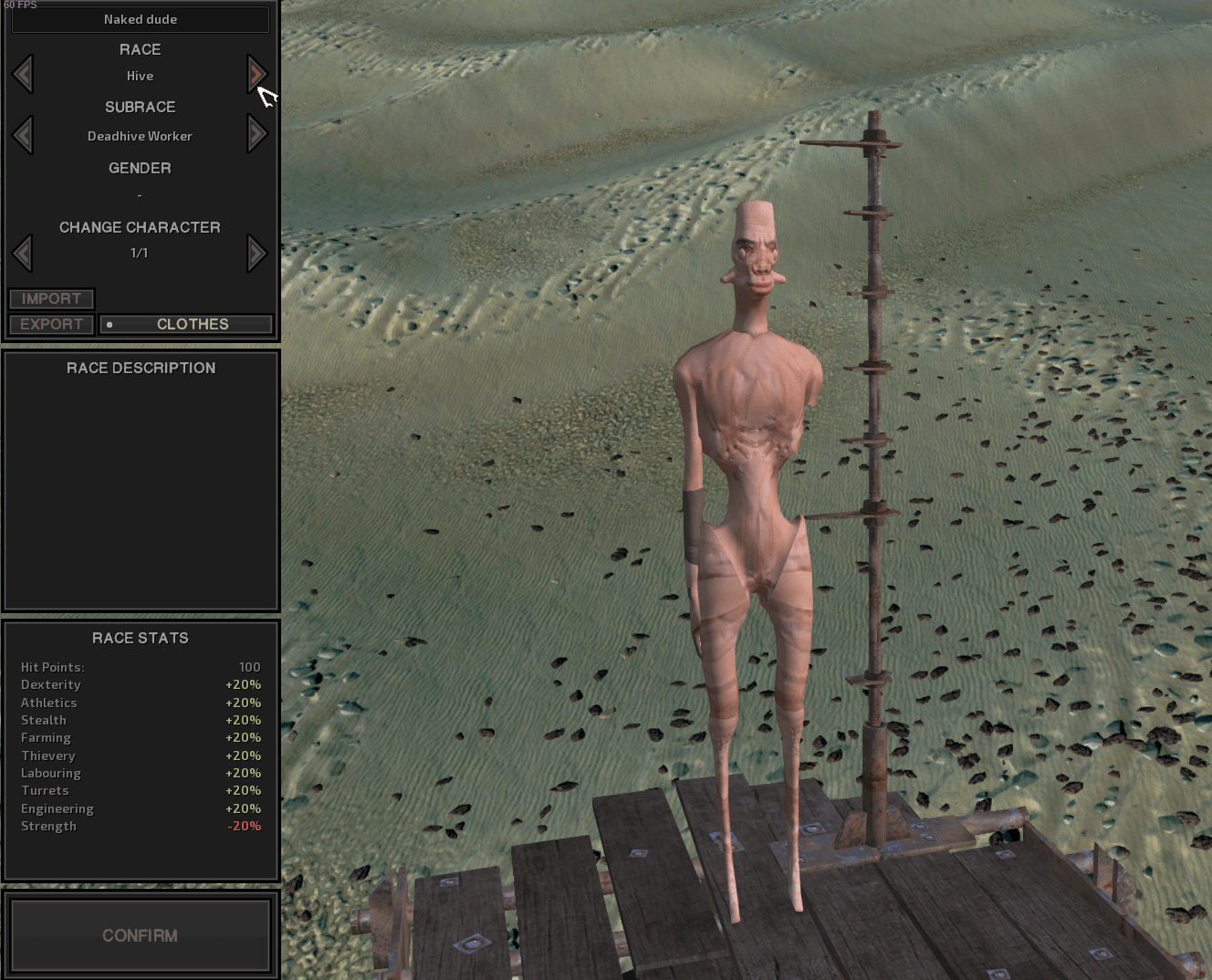Screen dimensions: 1212x980
Task: Click the left arrow beside Hive race
Action: pos(23,75)
